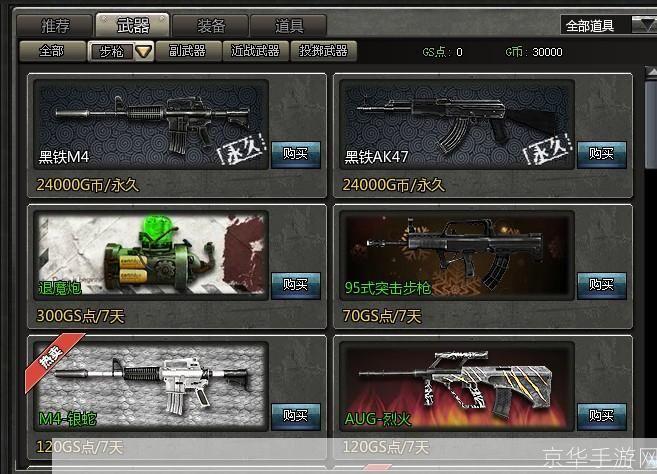Filter weapons by 全部

click(x=51, y=51)
